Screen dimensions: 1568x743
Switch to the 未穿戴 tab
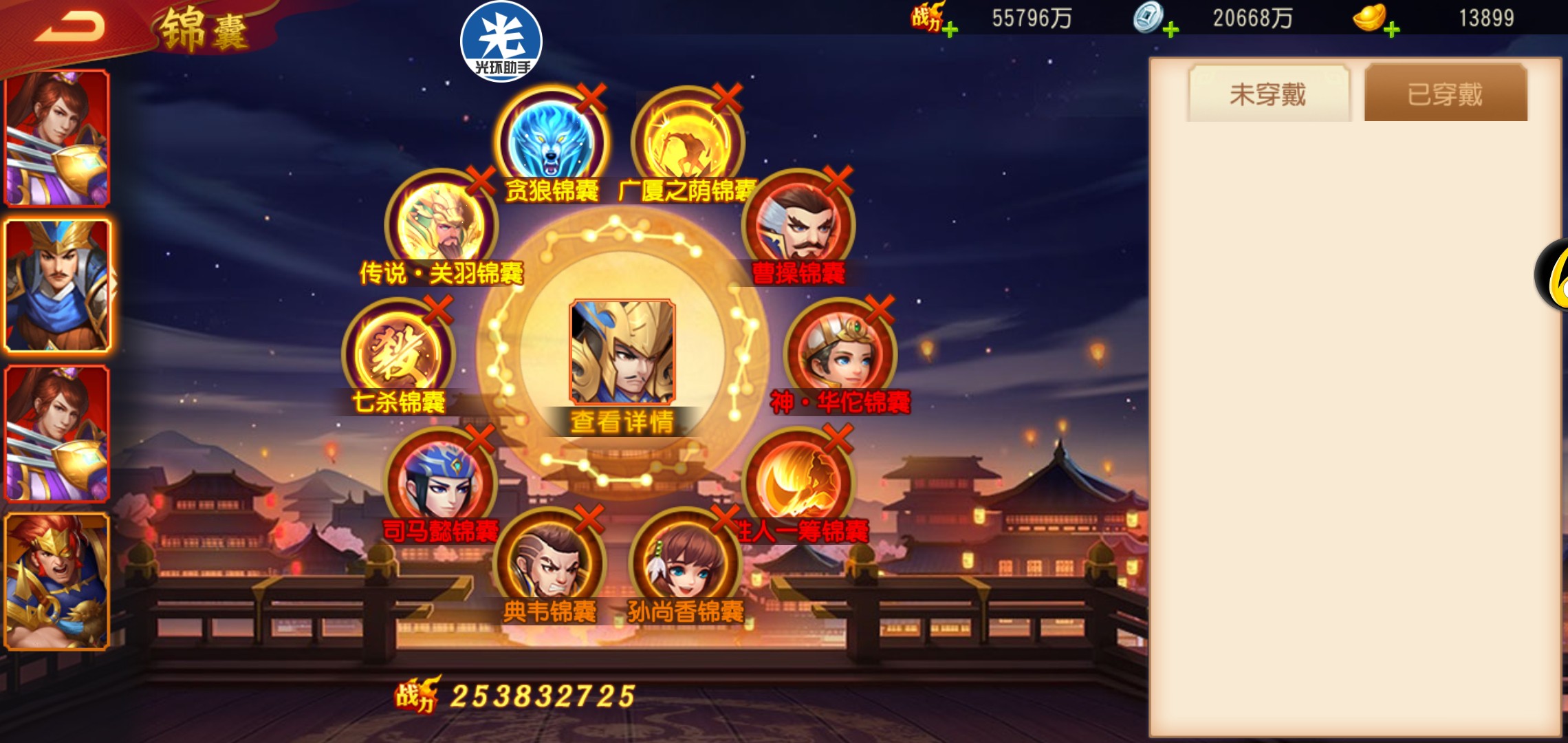point(1268,94)
